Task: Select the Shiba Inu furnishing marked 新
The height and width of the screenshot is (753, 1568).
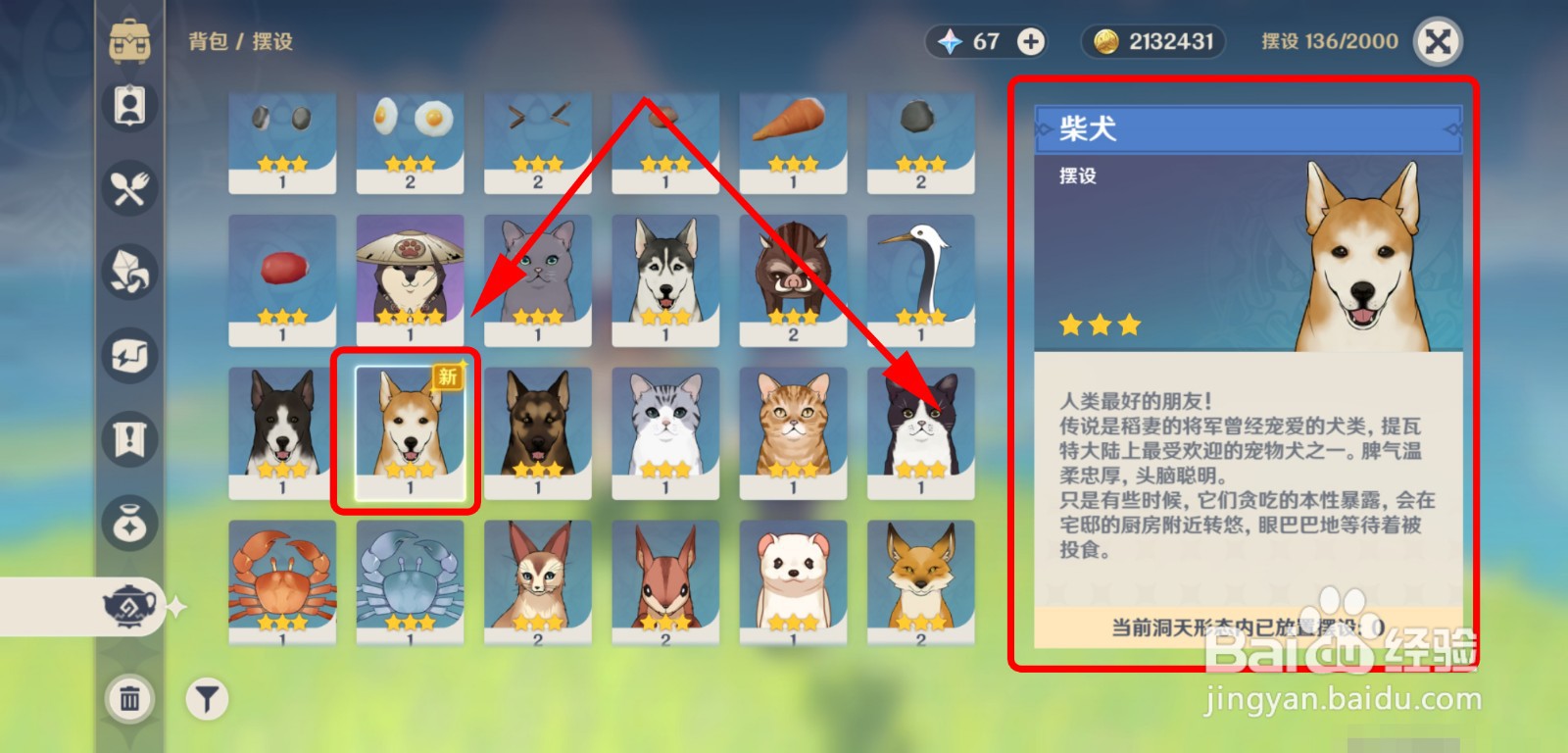Action: [x=409, y=427]
